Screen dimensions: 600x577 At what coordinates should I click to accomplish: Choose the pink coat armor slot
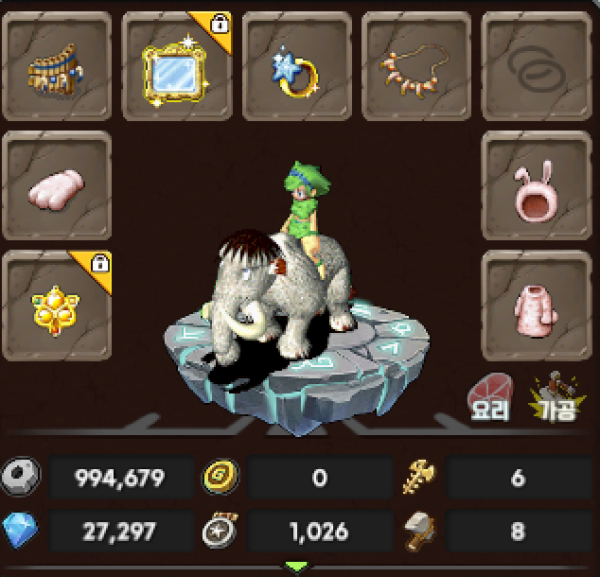(x=536, y=306)
